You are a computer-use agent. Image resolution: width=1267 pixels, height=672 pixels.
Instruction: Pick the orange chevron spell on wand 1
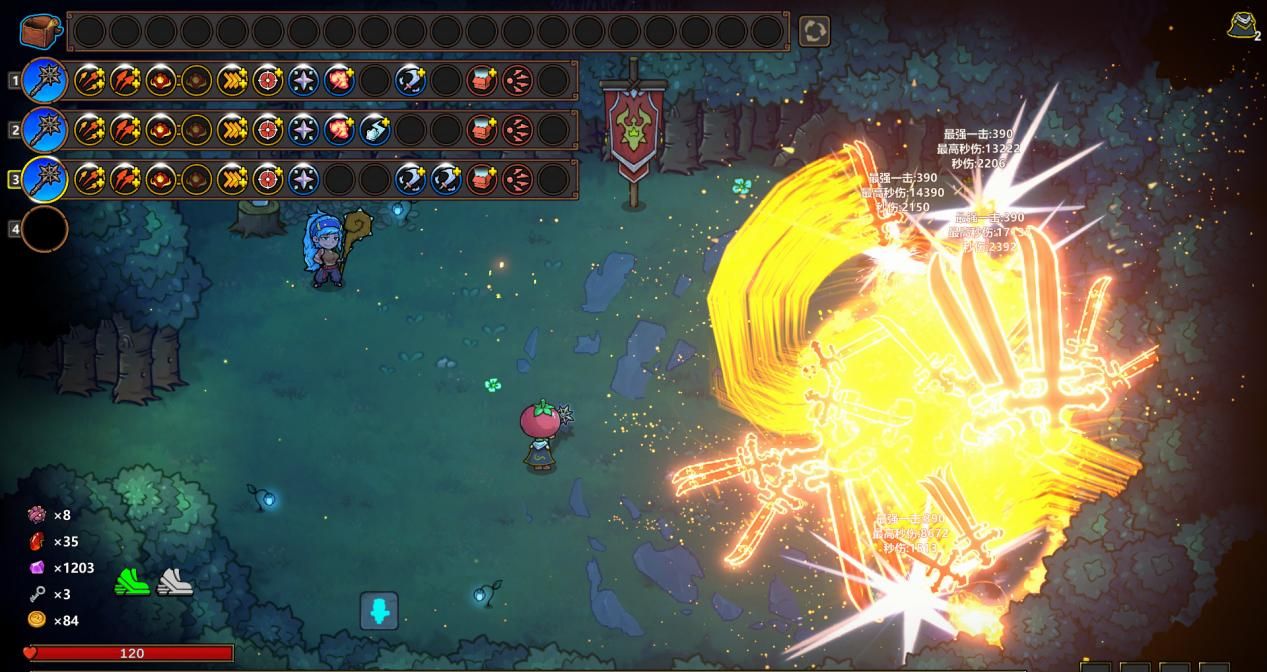pyautogui.click(x=232, y=80)
